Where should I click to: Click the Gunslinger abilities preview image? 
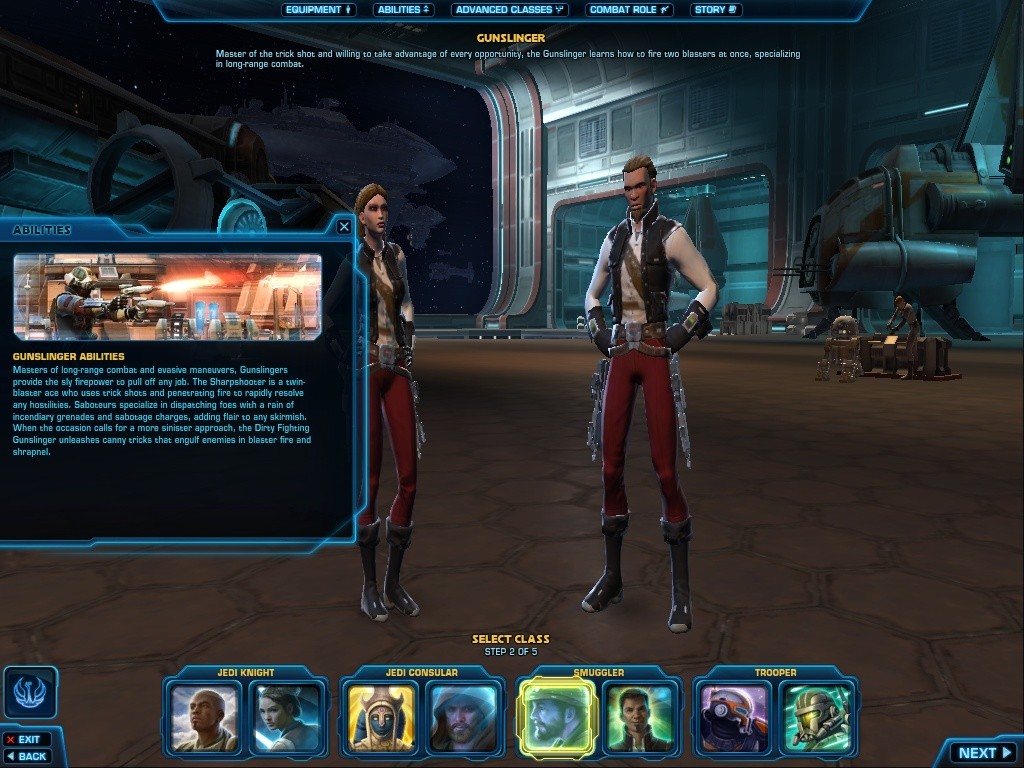click(167, 297)
